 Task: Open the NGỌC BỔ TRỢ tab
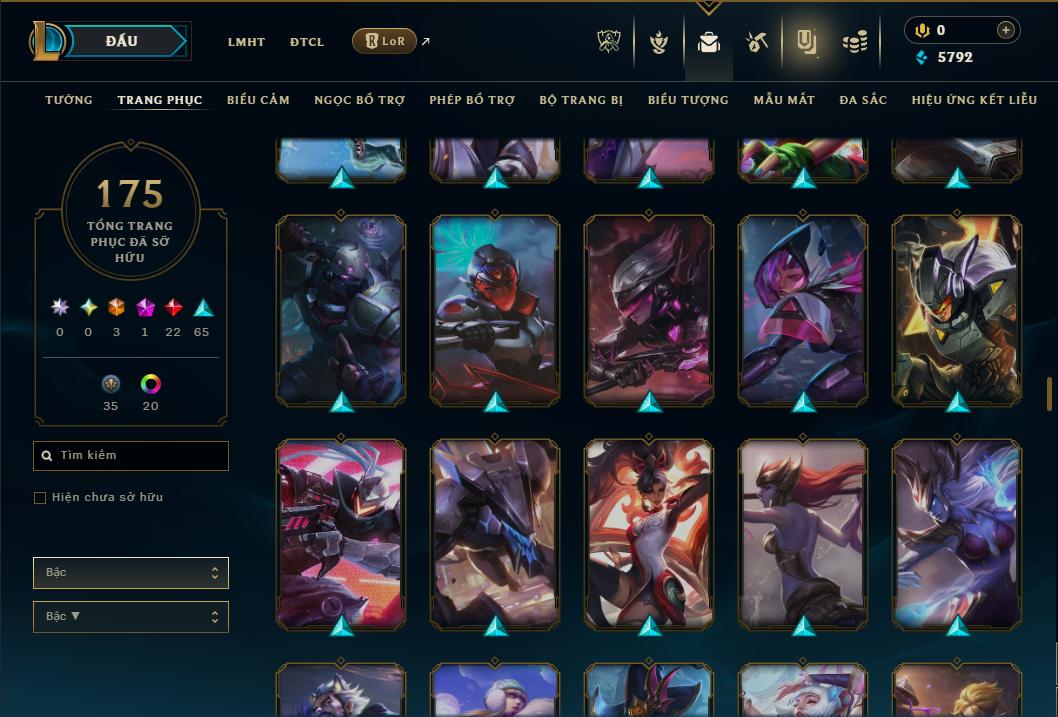pyautogui.click(x=359, y=100)
